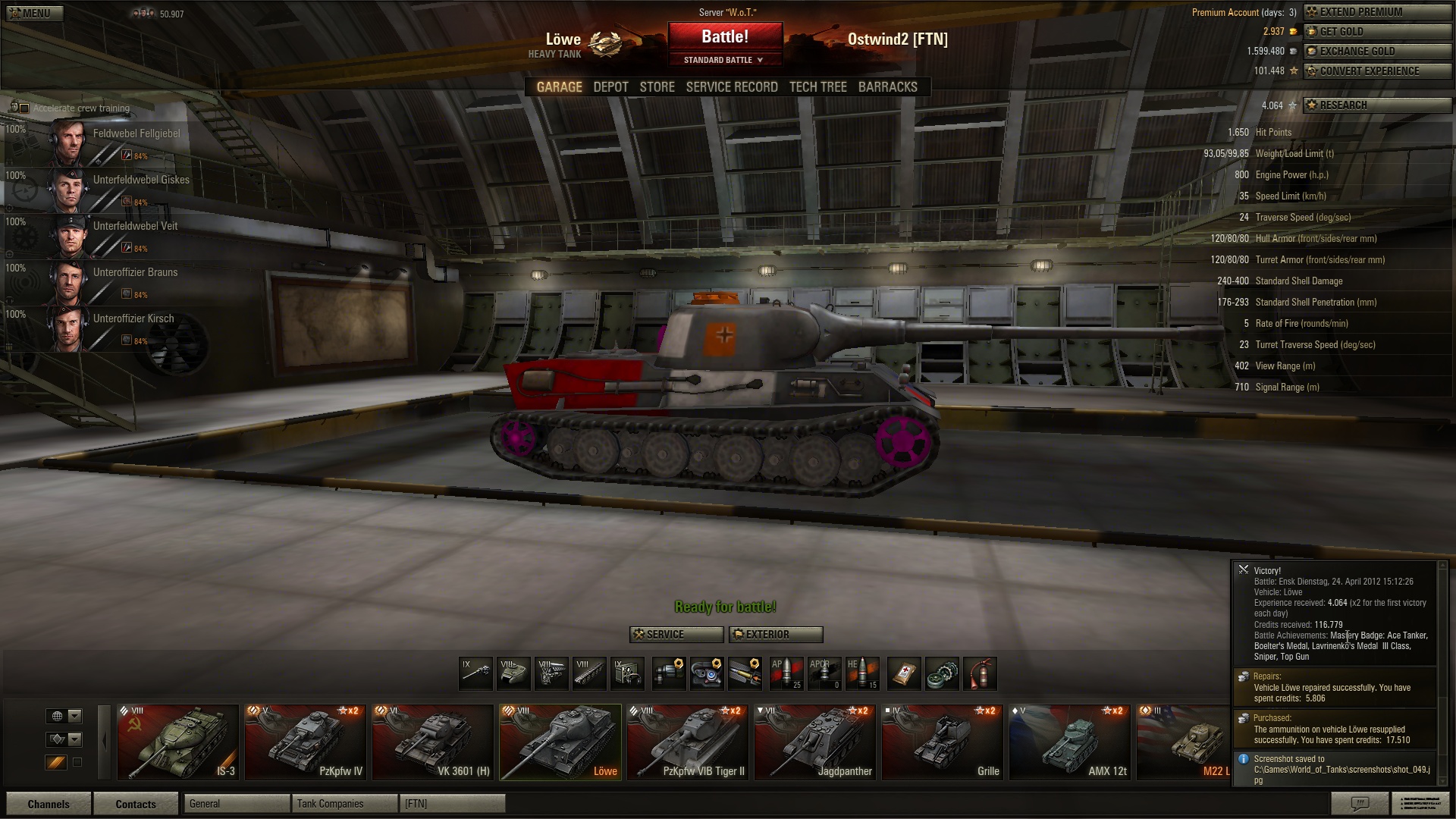
Task: Pick the Jagdpanther from the tank carousel
Action: click(x=816, y=742)
